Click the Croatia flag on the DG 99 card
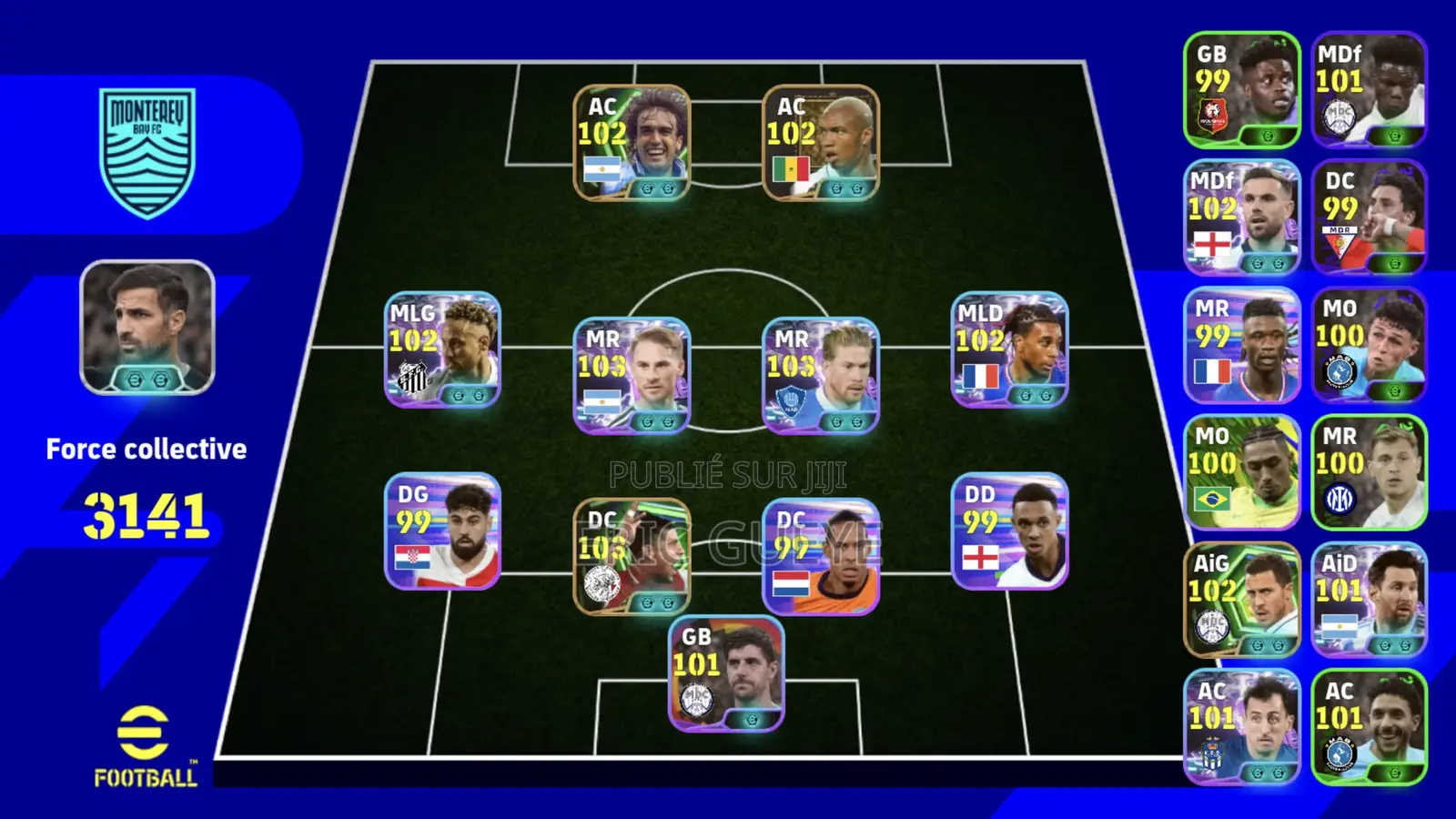The image size is (1456, 819). pos(415,559)
